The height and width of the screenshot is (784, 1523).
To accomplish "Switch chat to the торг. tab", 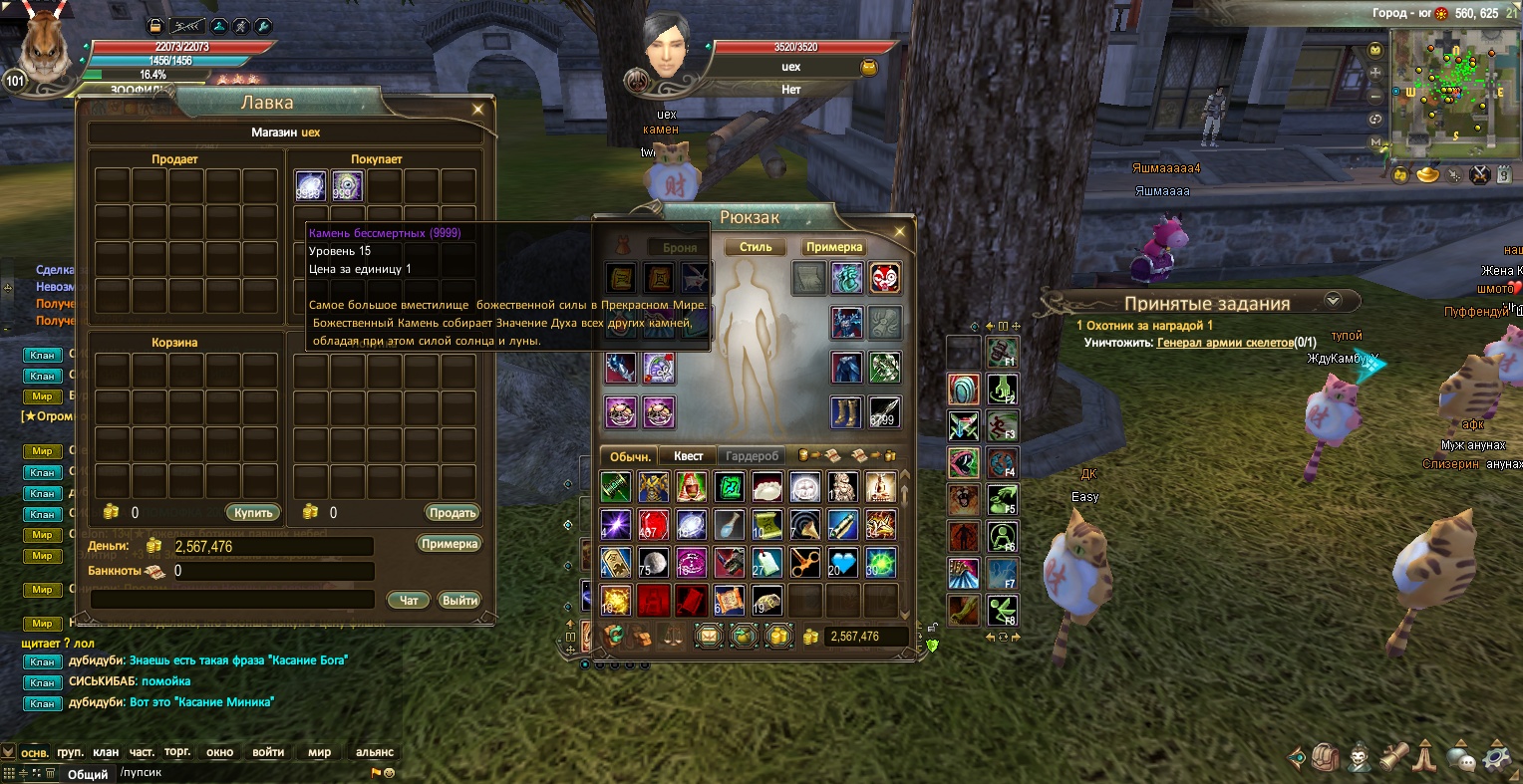I will point(177,752).
